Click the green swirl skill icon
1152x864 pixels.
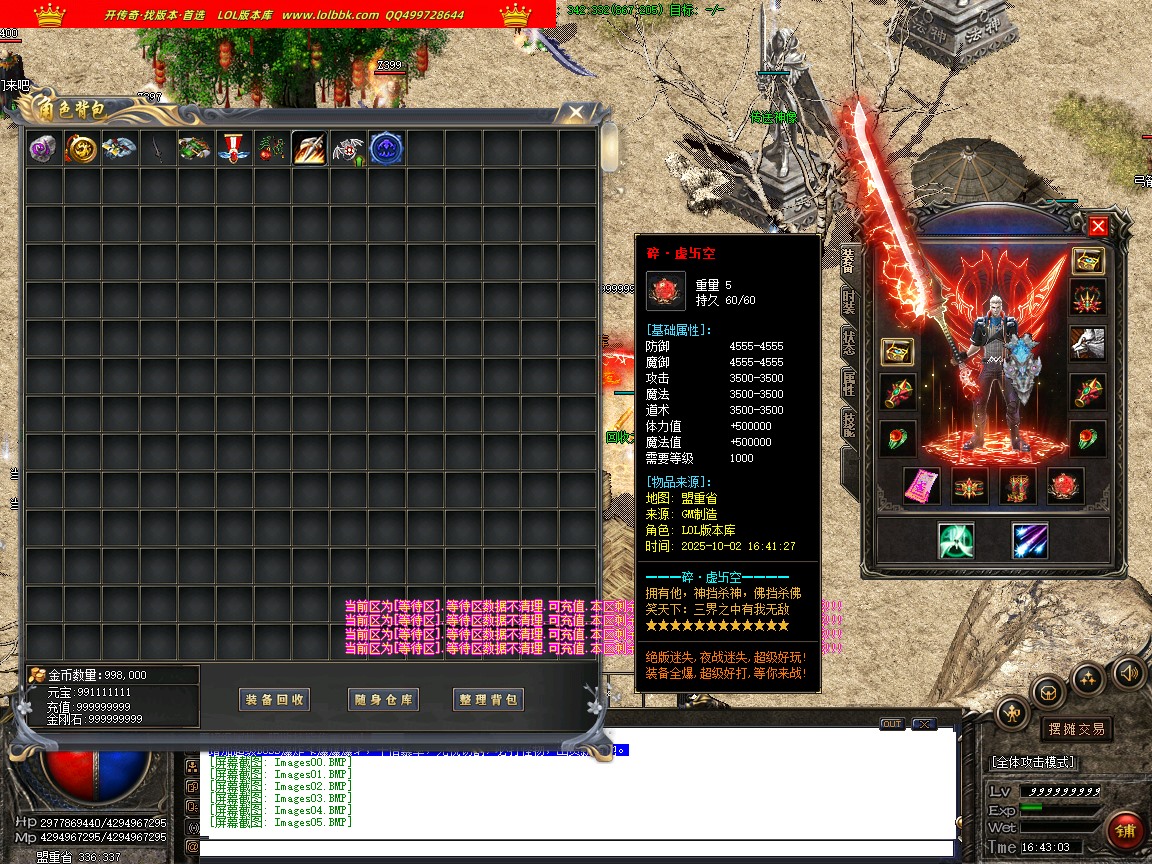955,540
